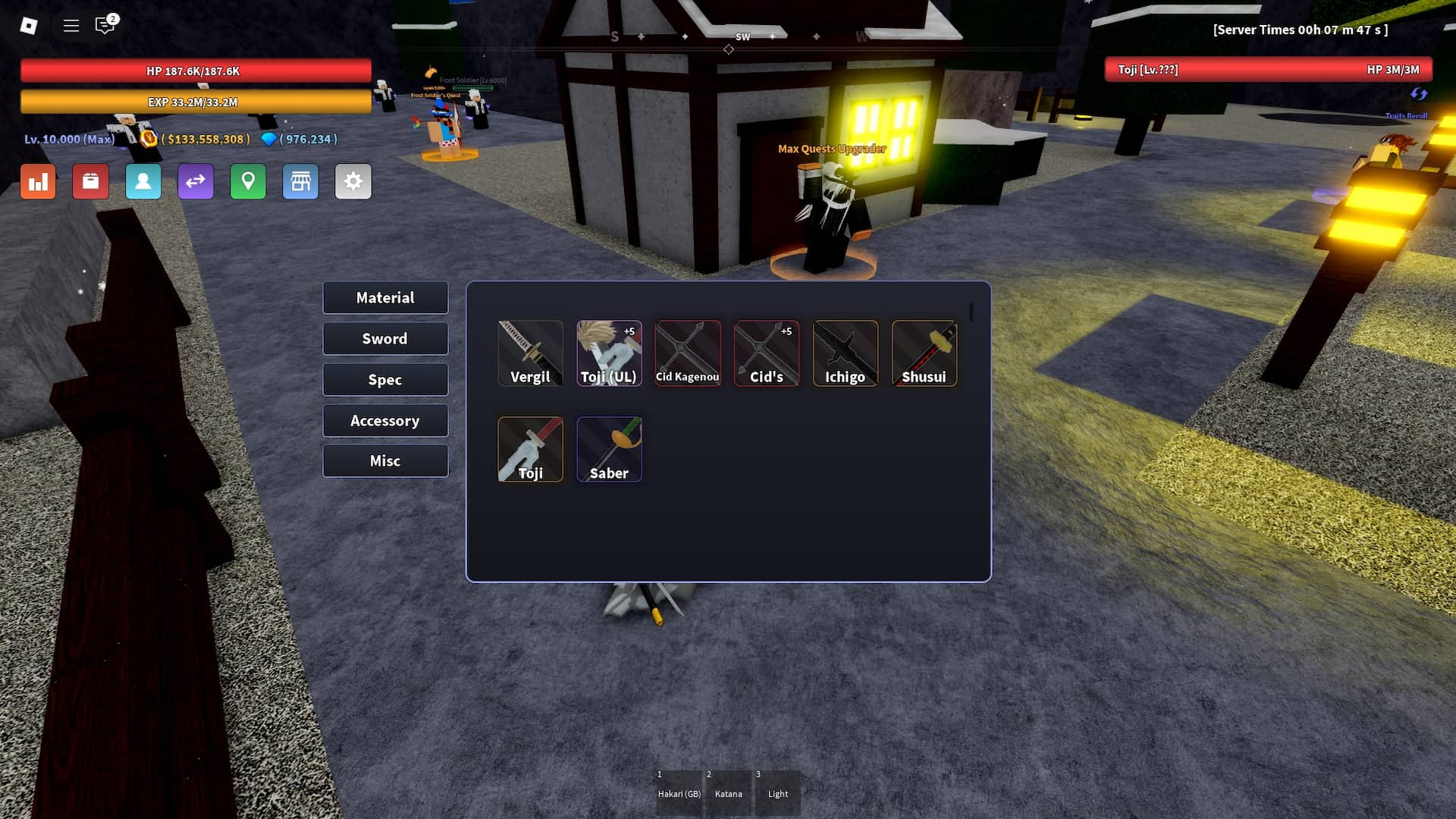Select the Vergil sword thumbnail
This screenshot has height=819, width=1456.
(x=530, y=353)
